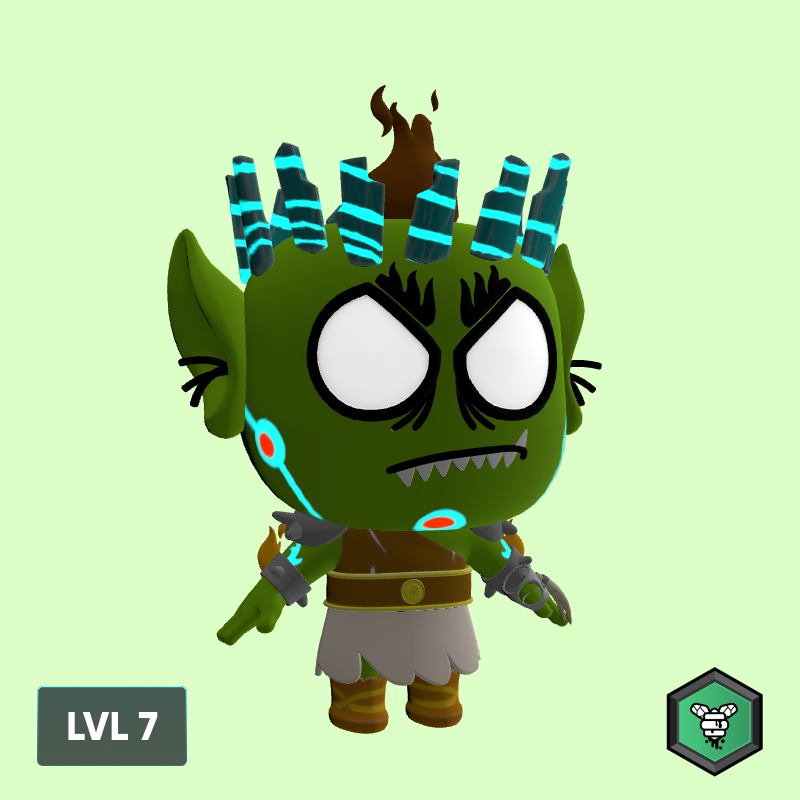800x800 pixels.
Task: Click the LVL 7 level badge
Action: tap(112, 726)
